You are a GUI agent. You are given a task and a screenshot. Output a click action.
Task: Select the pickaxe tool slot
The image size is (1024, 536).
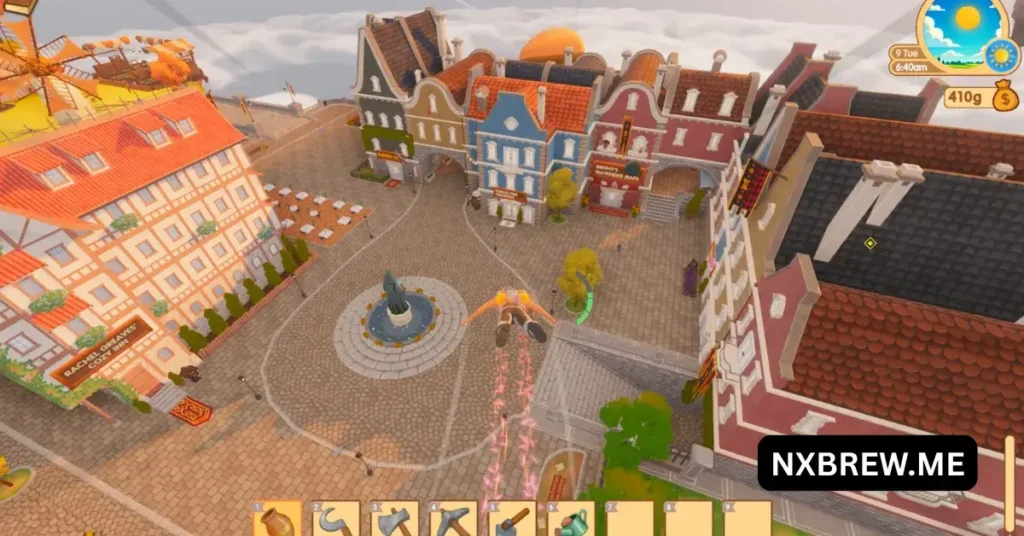pyautogui.click(x=454, y=520)
